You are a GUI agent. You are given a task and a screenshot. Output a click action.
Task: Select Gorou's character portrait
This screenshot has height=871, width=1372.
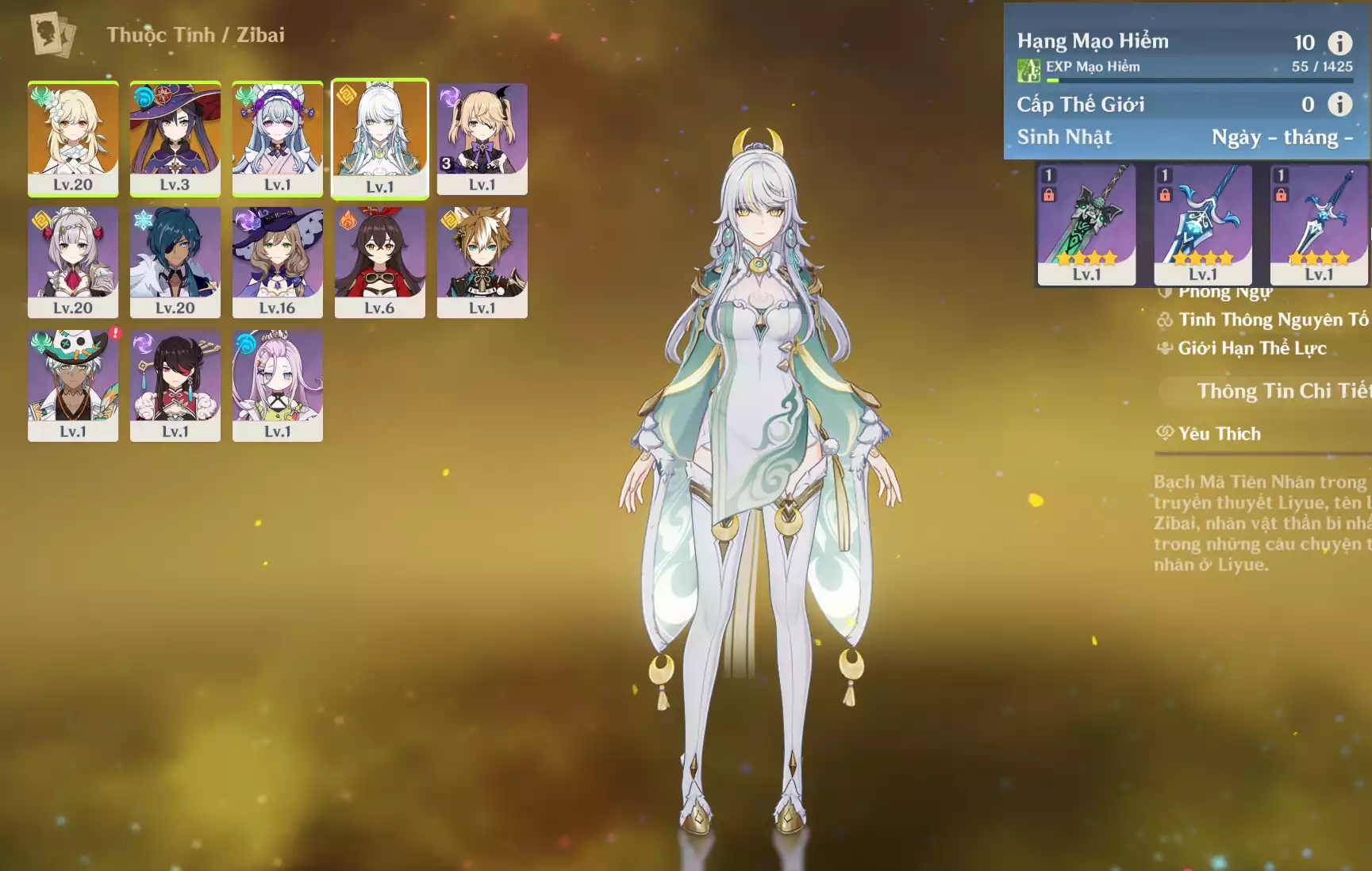pyautogui.click(x=482, y=262)
